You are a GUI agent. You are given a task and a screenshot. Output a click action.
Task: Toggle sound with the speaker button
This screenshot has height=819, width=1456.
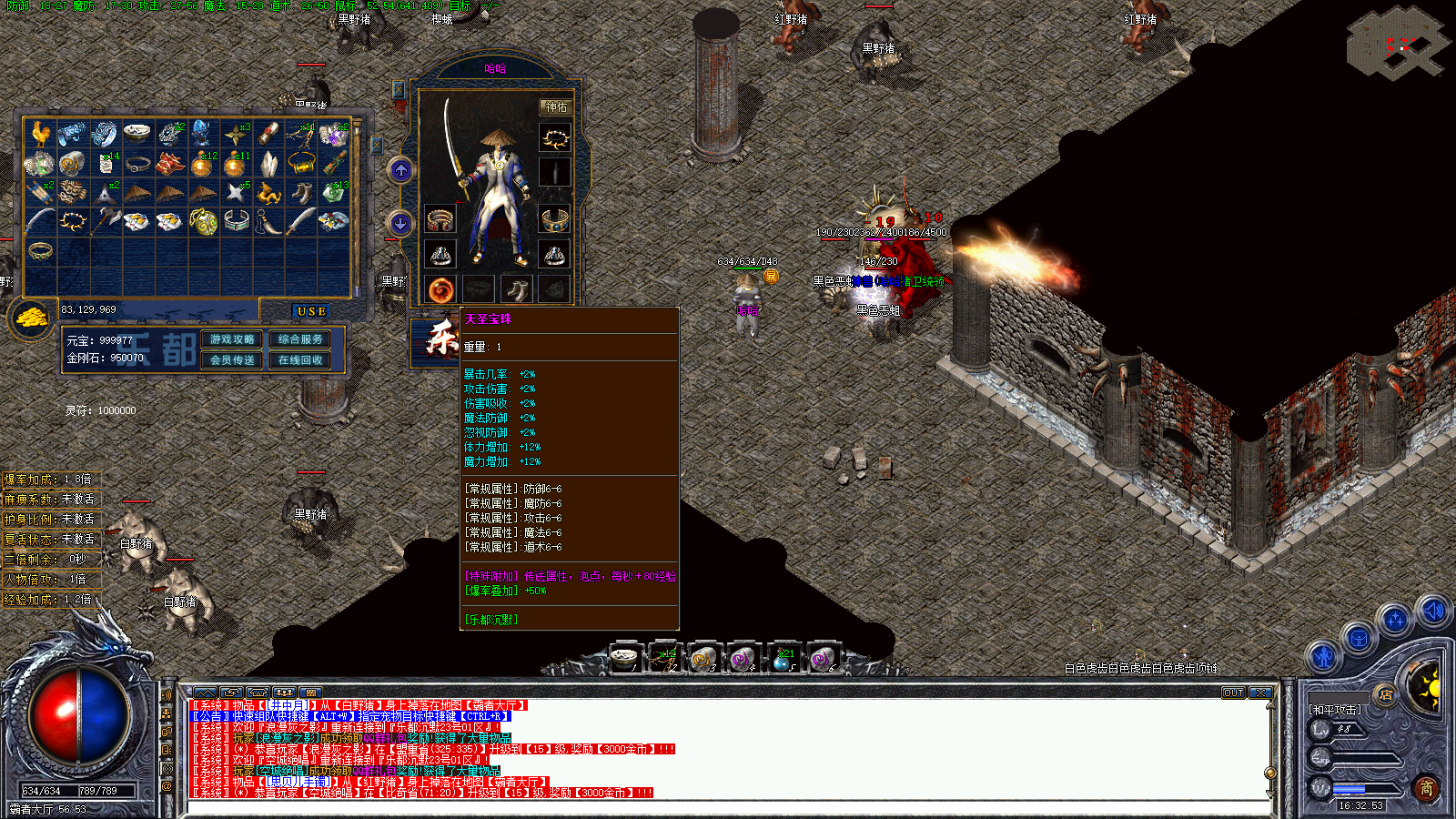[1433, 611]
